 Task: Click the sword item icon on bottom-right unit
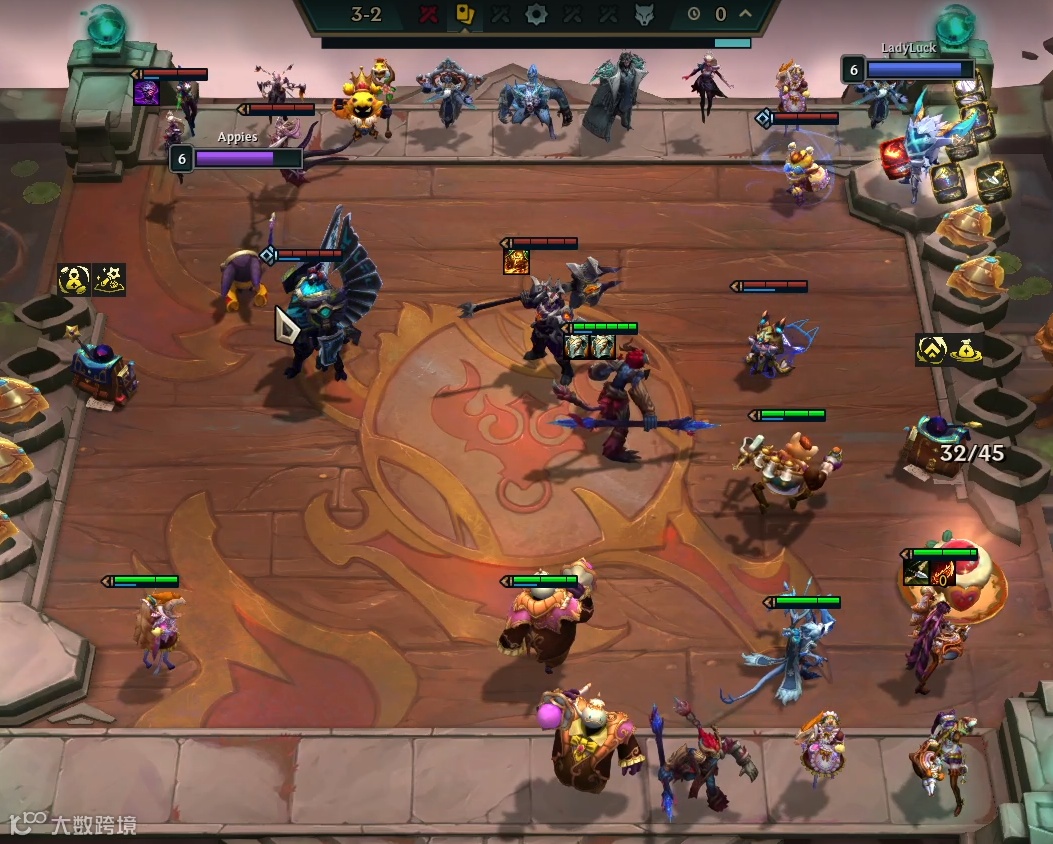click(916, 572)
